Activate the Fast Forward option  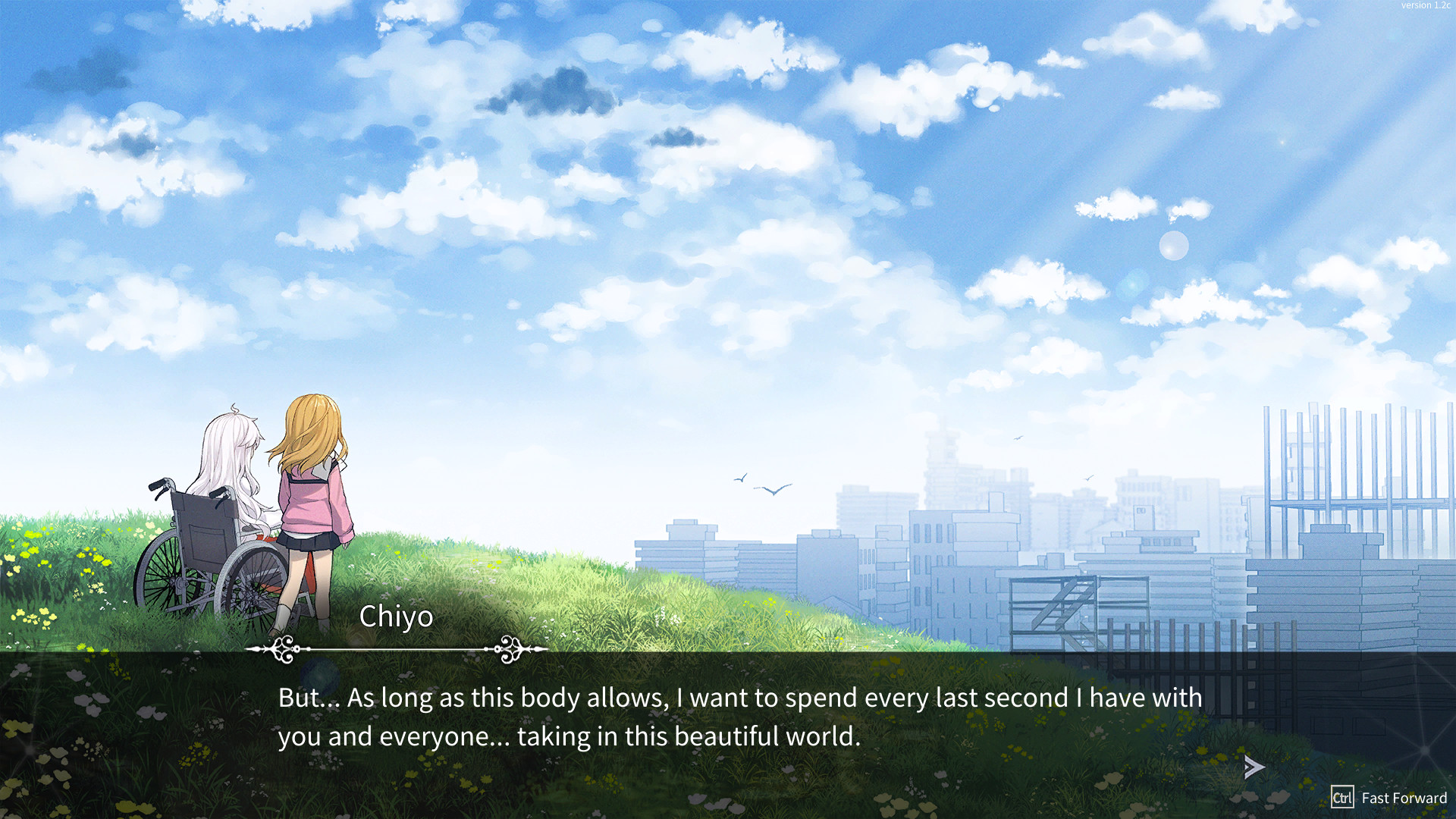click(x=1389, y=798)
